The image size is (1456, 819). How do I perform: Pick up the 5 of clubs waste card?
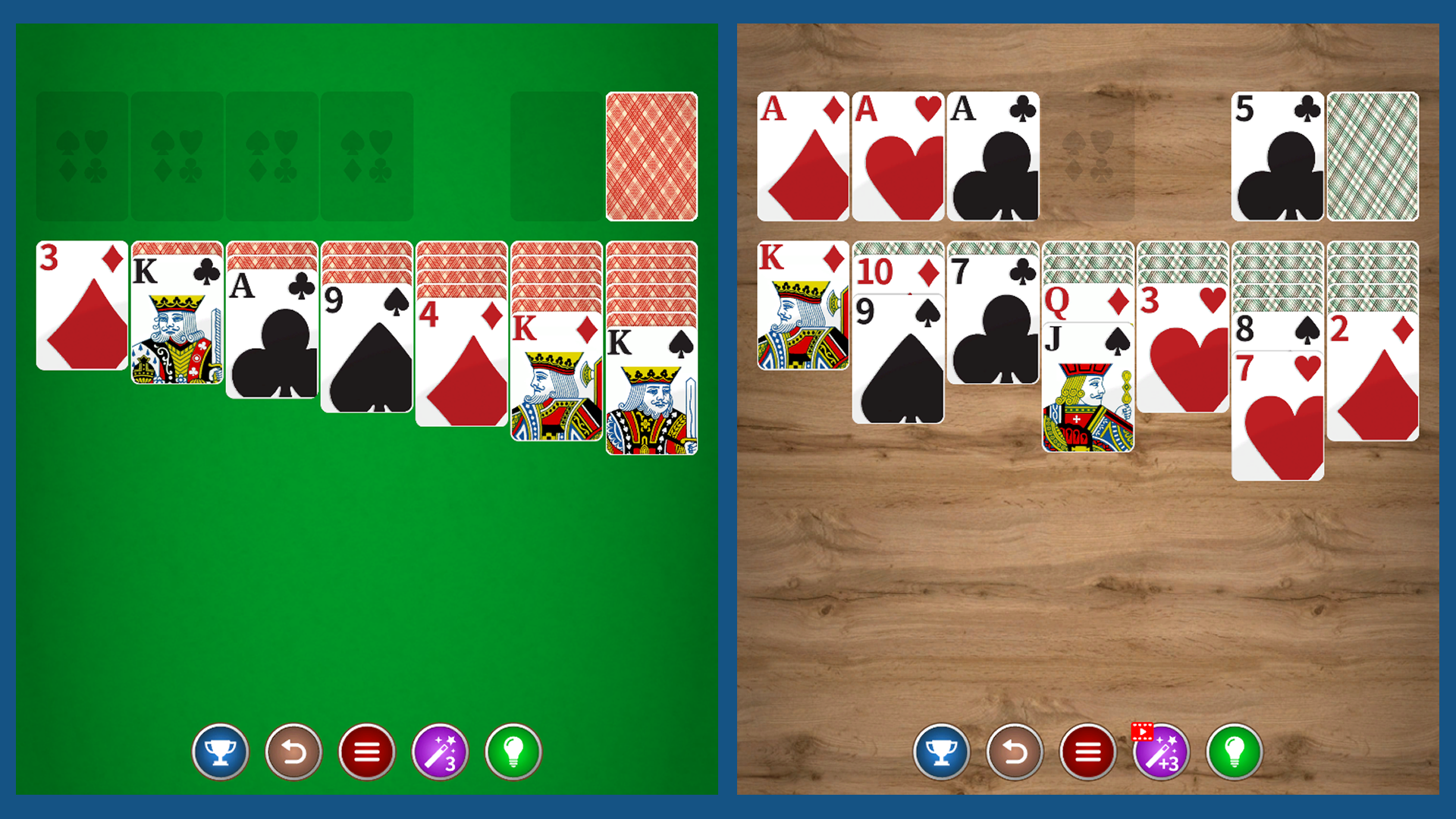coord(1278,155)
